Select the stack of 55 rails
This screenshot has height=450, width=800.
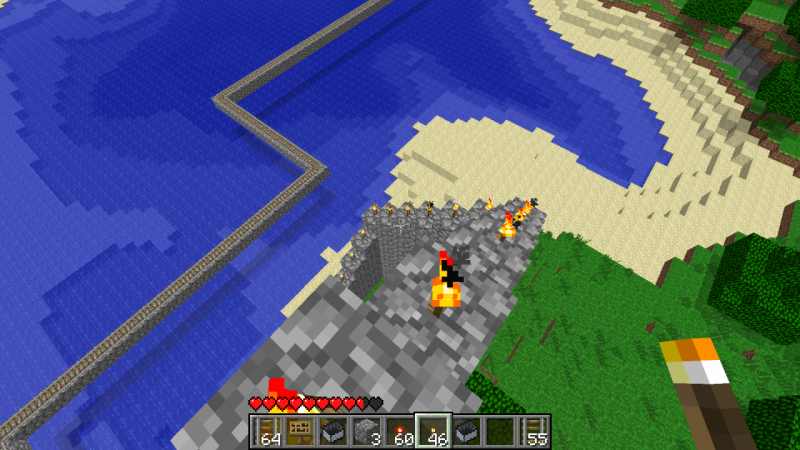point(533,431)
